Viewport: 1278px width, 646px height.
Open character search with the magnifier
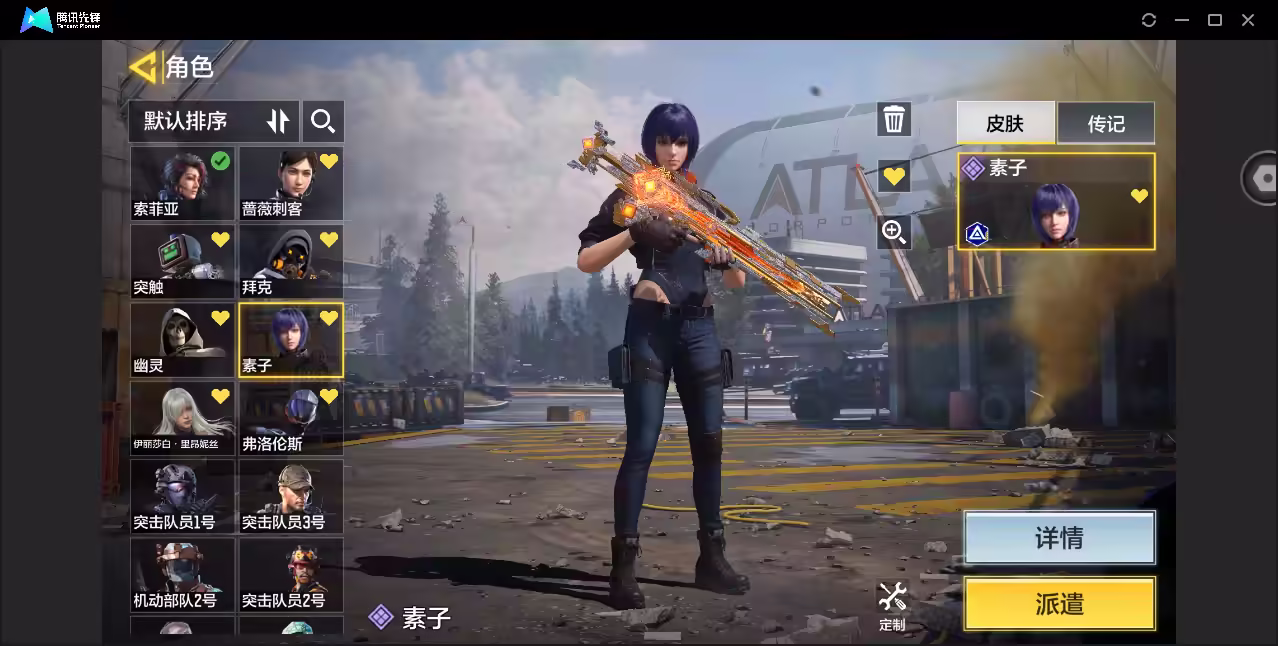pyautogui.click(x=323, y=121)
